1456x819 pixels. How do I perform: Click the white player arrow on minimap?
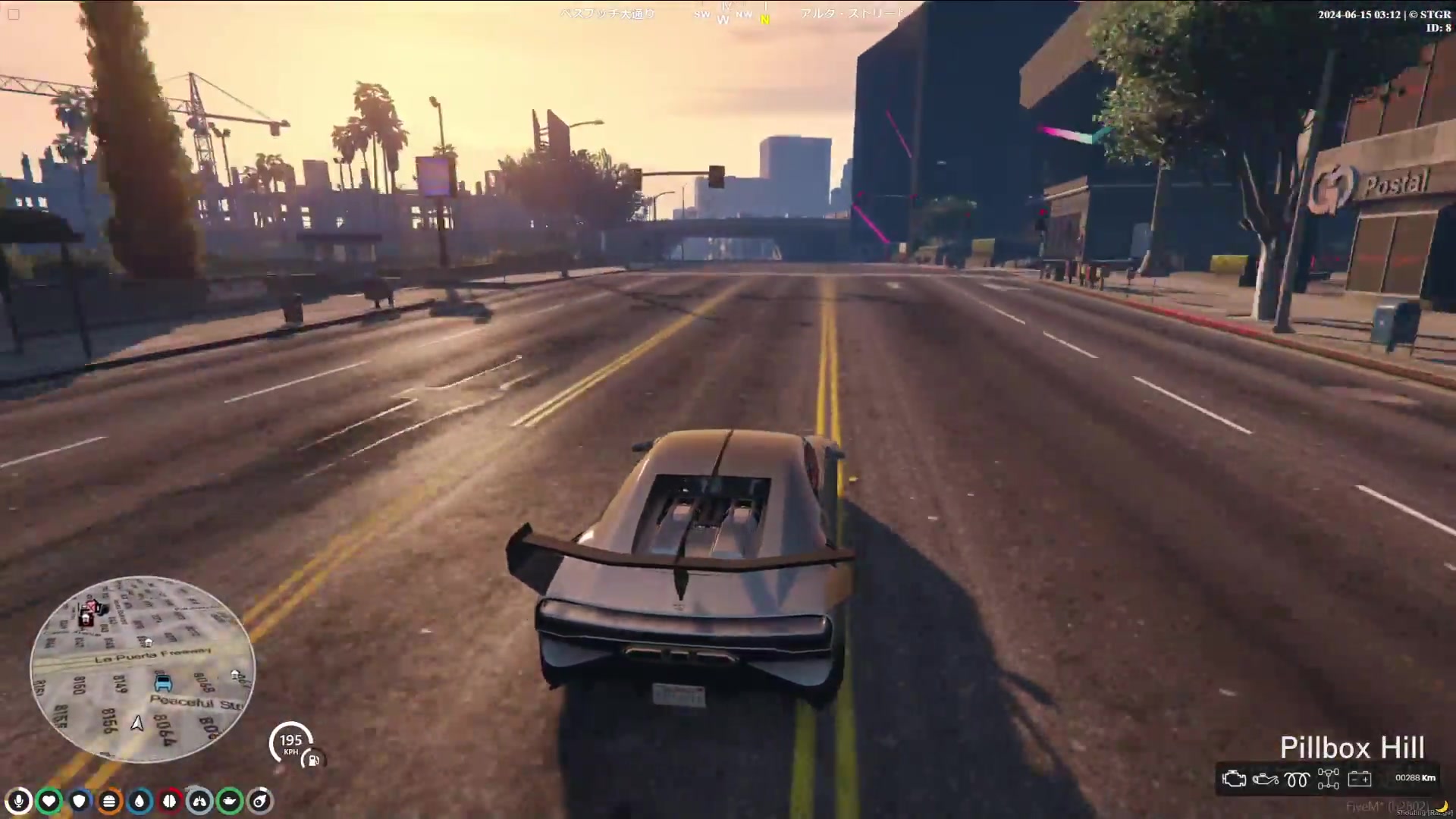(x=137, y=723)
